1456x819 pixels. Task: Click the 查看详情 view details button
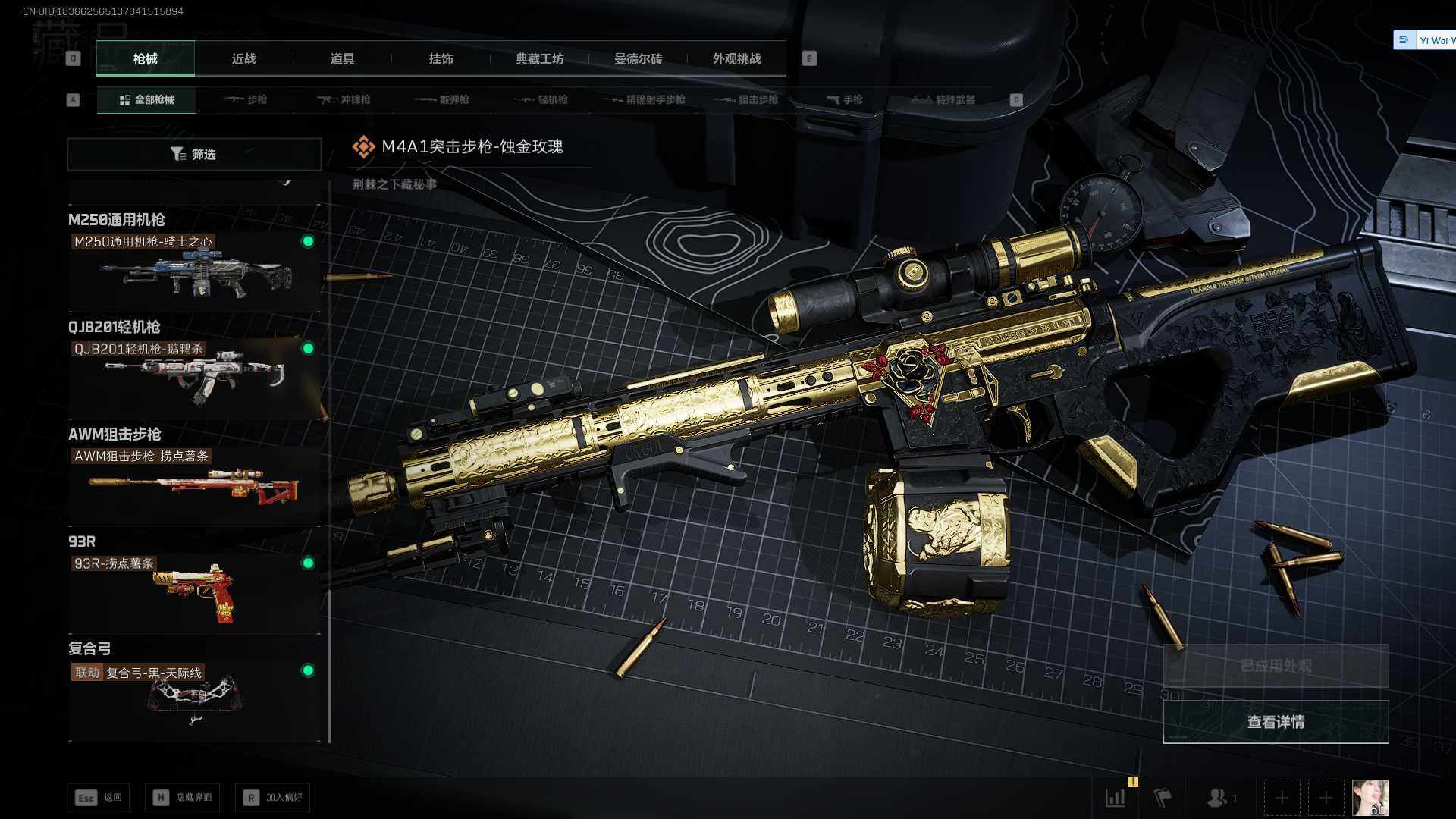tap(1276, 722)
